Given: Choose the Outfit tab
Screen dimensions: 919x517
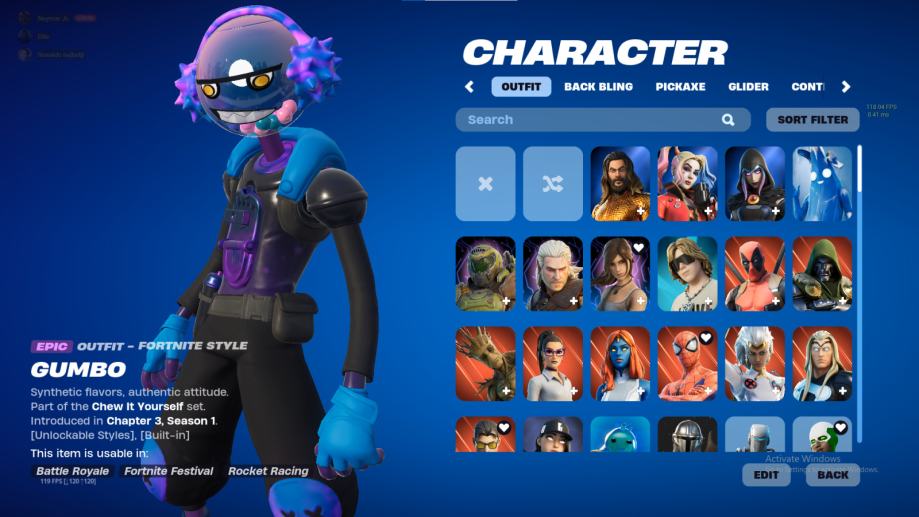Looking at the screenshot, I should (521, 87).
